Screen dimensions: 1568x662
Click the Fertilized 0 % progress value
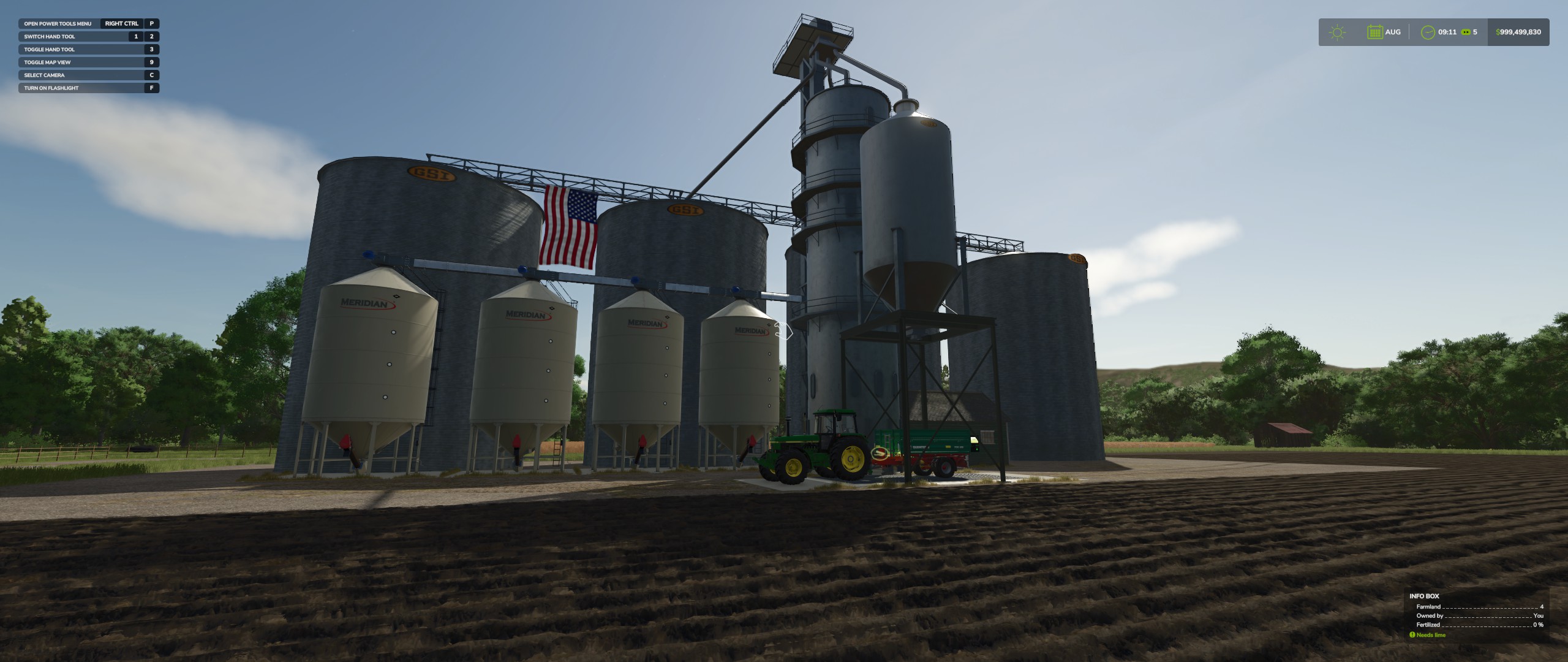coord(1539,625)
